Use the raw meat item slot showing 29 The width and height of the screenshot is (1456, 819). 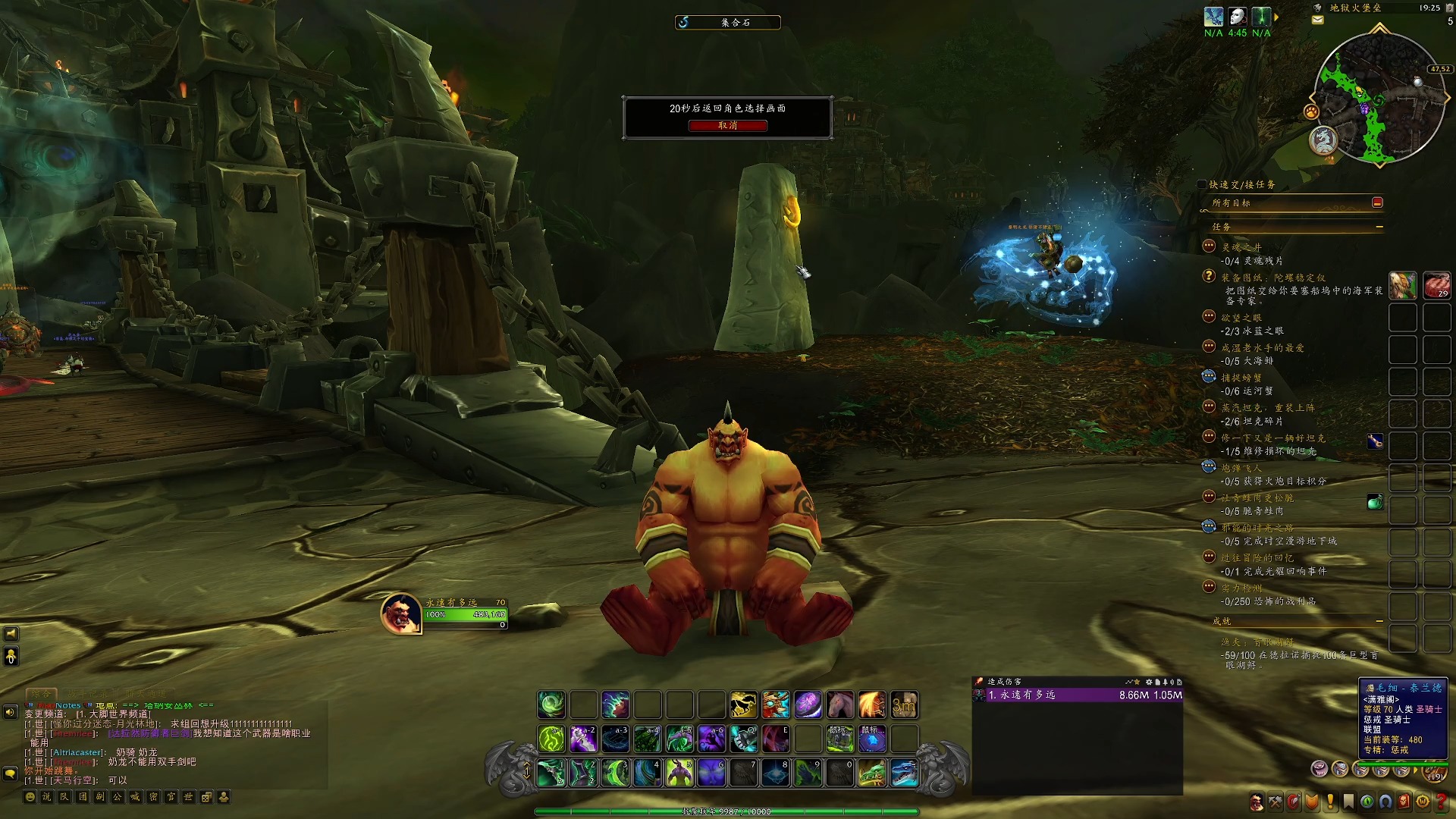coord(1436,285)
